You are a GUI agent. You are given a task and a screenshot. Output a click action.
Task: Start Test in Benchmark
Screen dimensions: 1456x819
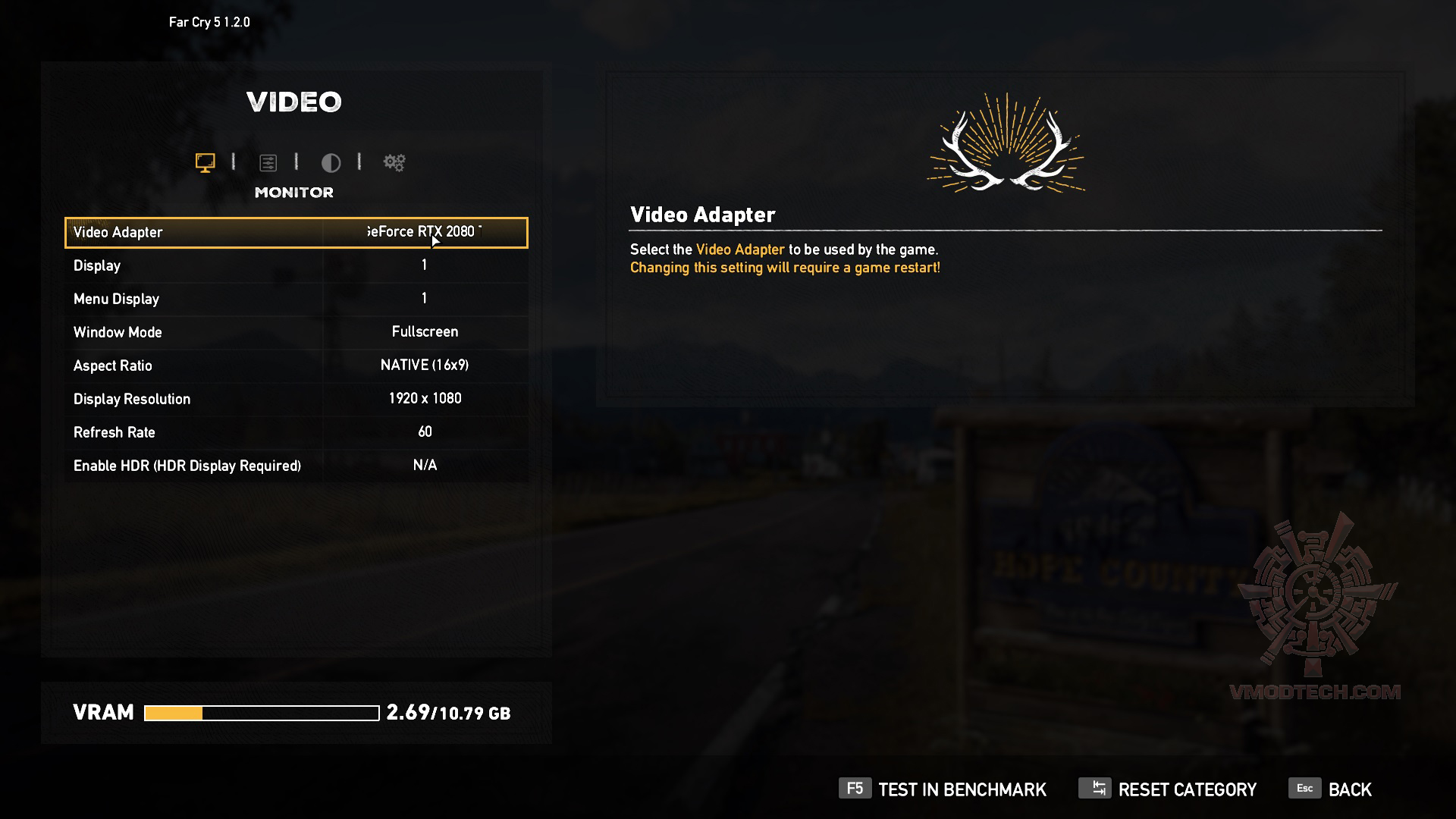[943, 789]
